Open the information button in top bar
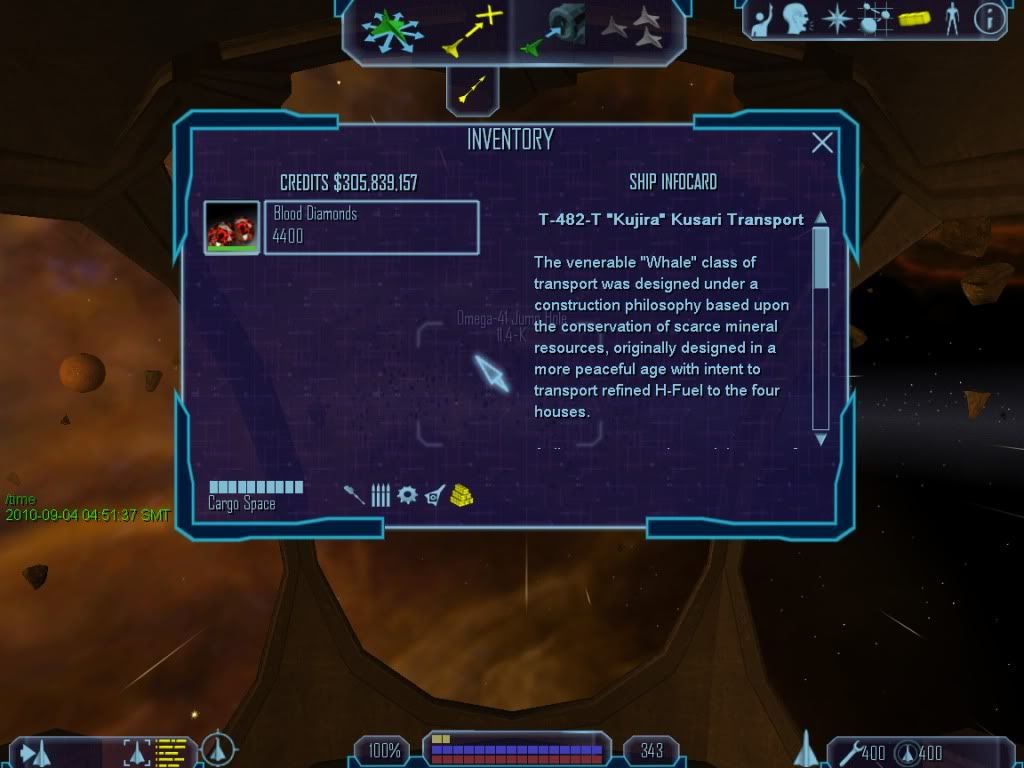Viewport: 1024px width, 768px height. [x=989, y=19]
